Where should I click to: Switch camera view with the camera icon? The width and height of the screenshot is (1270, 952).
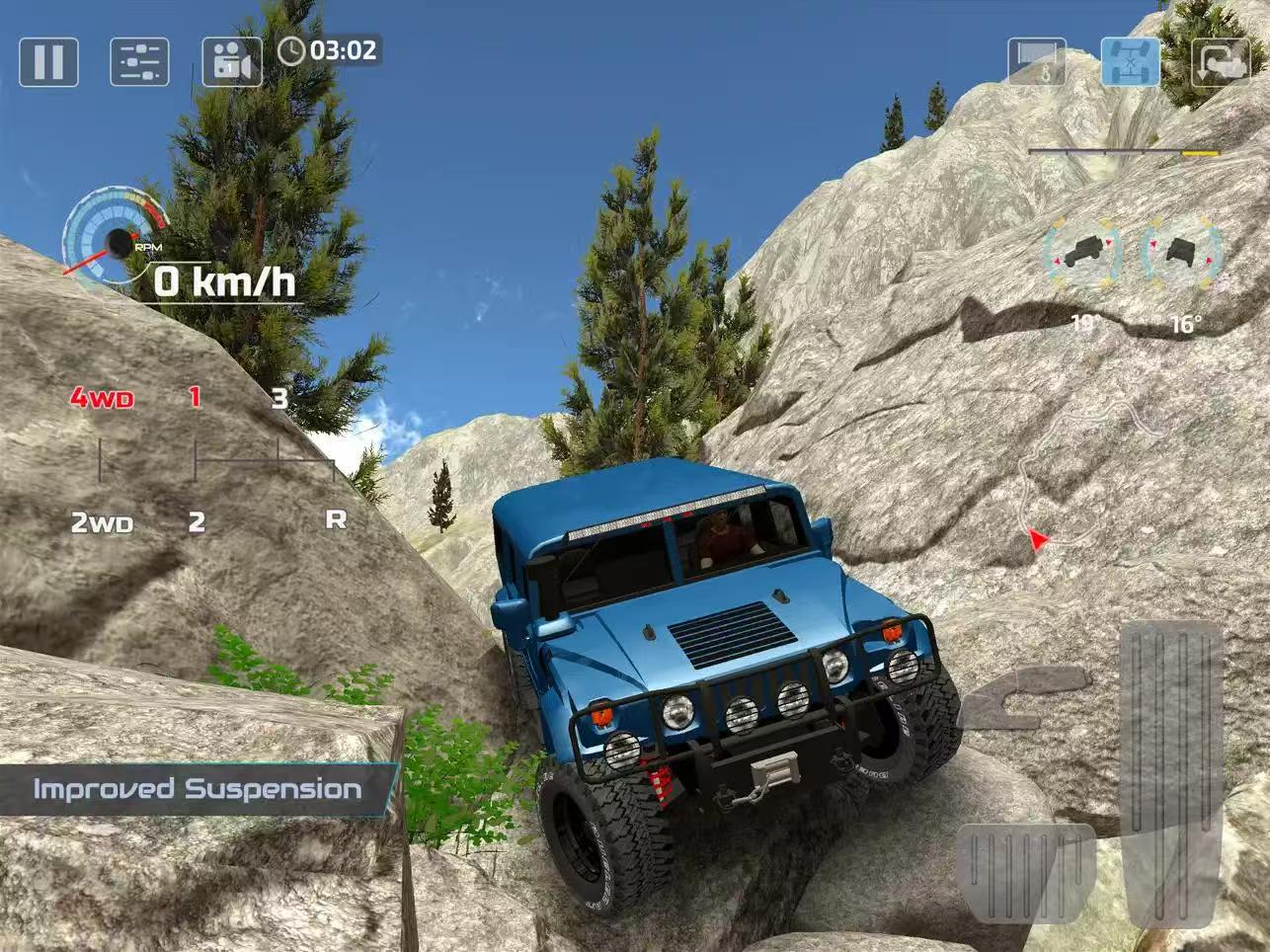231,62
